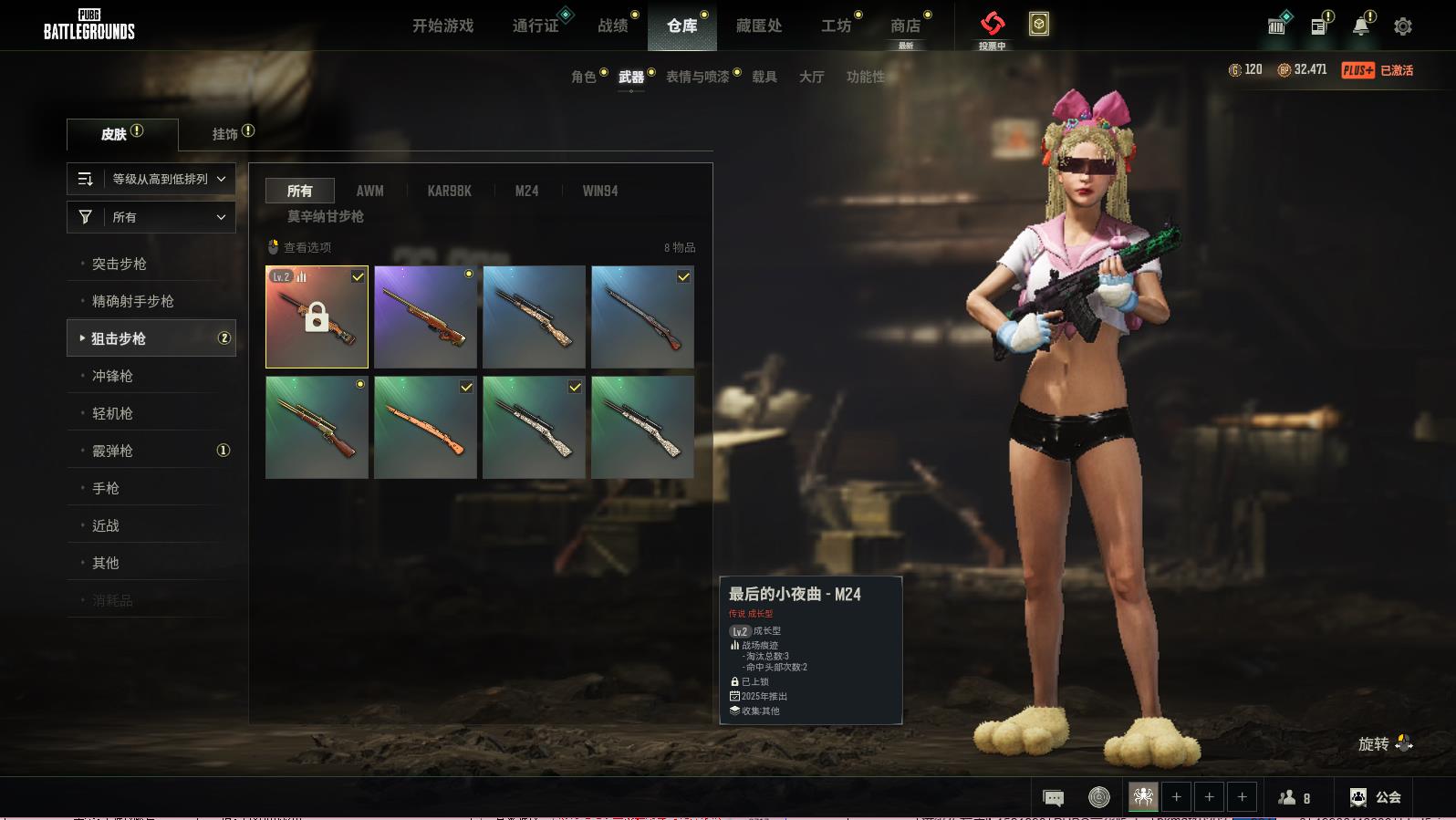Switch to the 角色 character tab
Image resolution: width=1456 pixels, height=820 pixels.
coord(584,77)
